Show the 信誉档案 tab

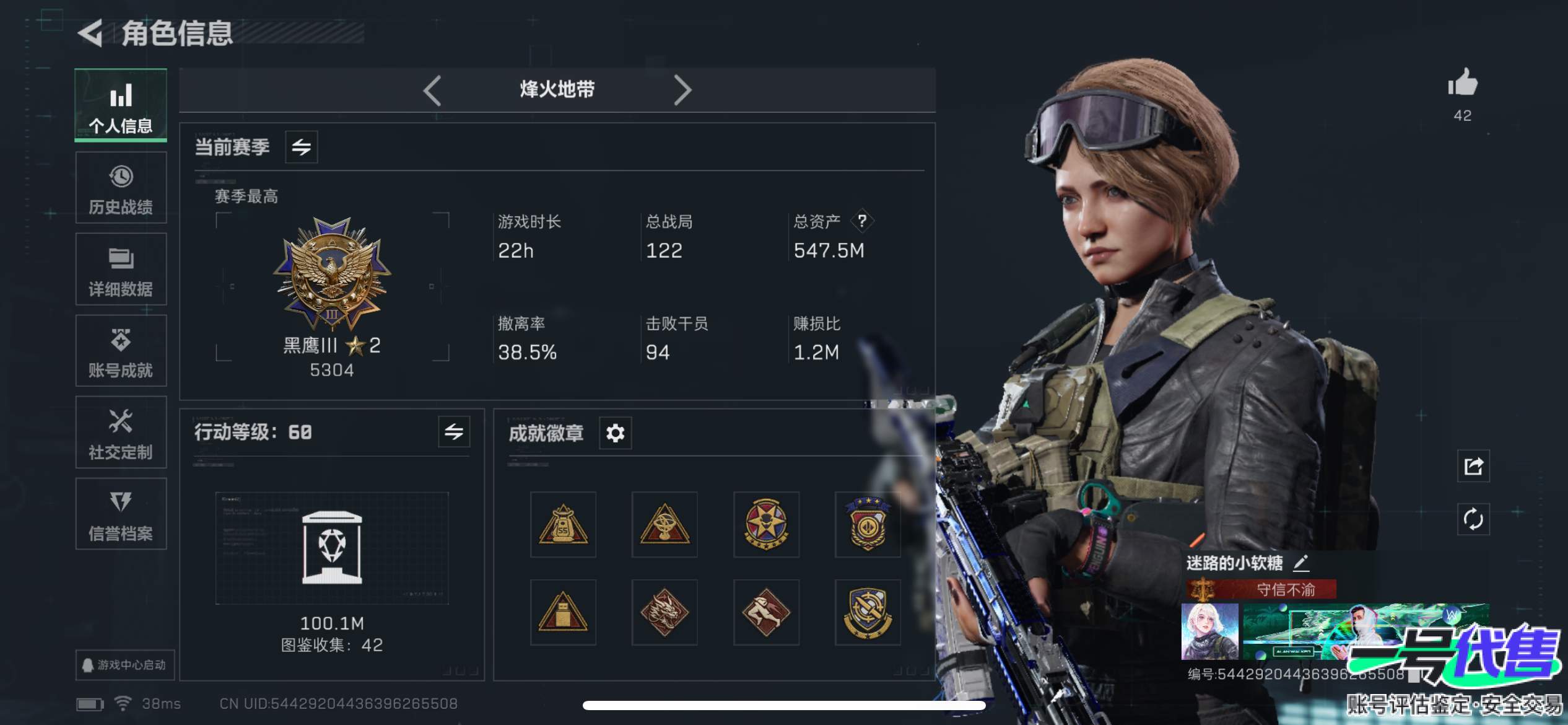tap(121, 514)
